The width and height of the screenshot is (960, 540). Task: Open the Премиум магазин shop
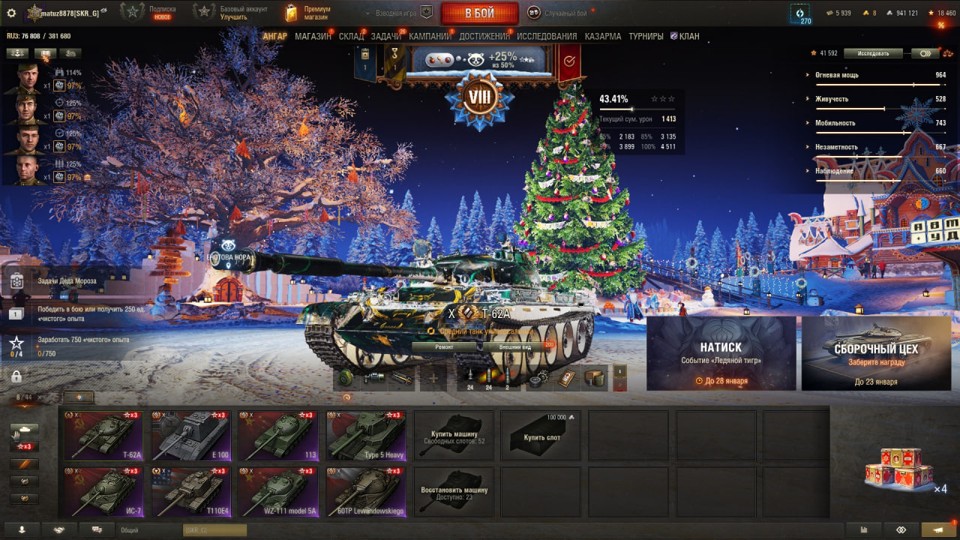point(310,13)
